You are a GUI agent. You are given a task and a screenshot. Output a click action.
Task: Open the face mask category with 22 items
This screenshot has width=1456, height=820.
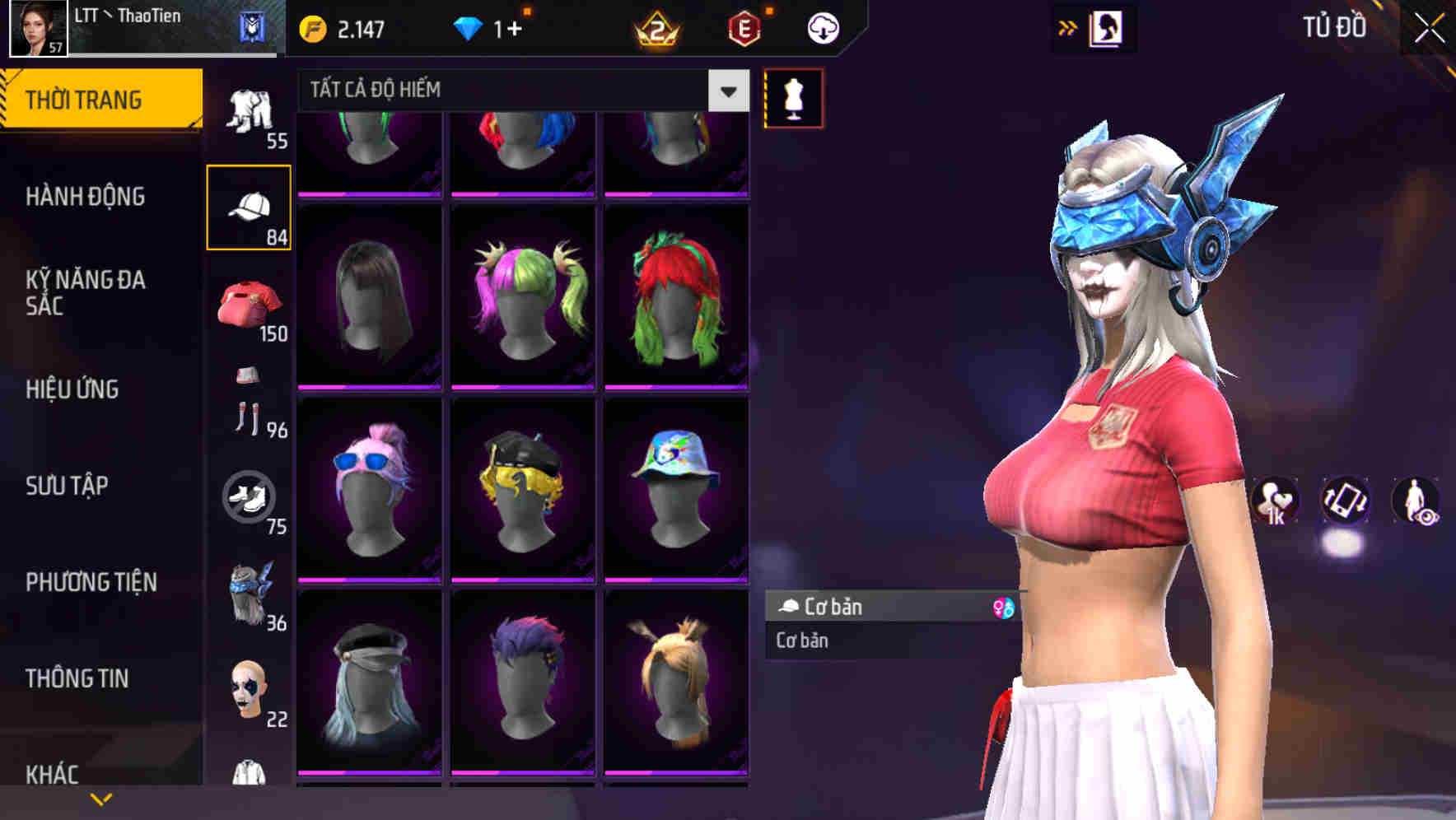[247, 692]
